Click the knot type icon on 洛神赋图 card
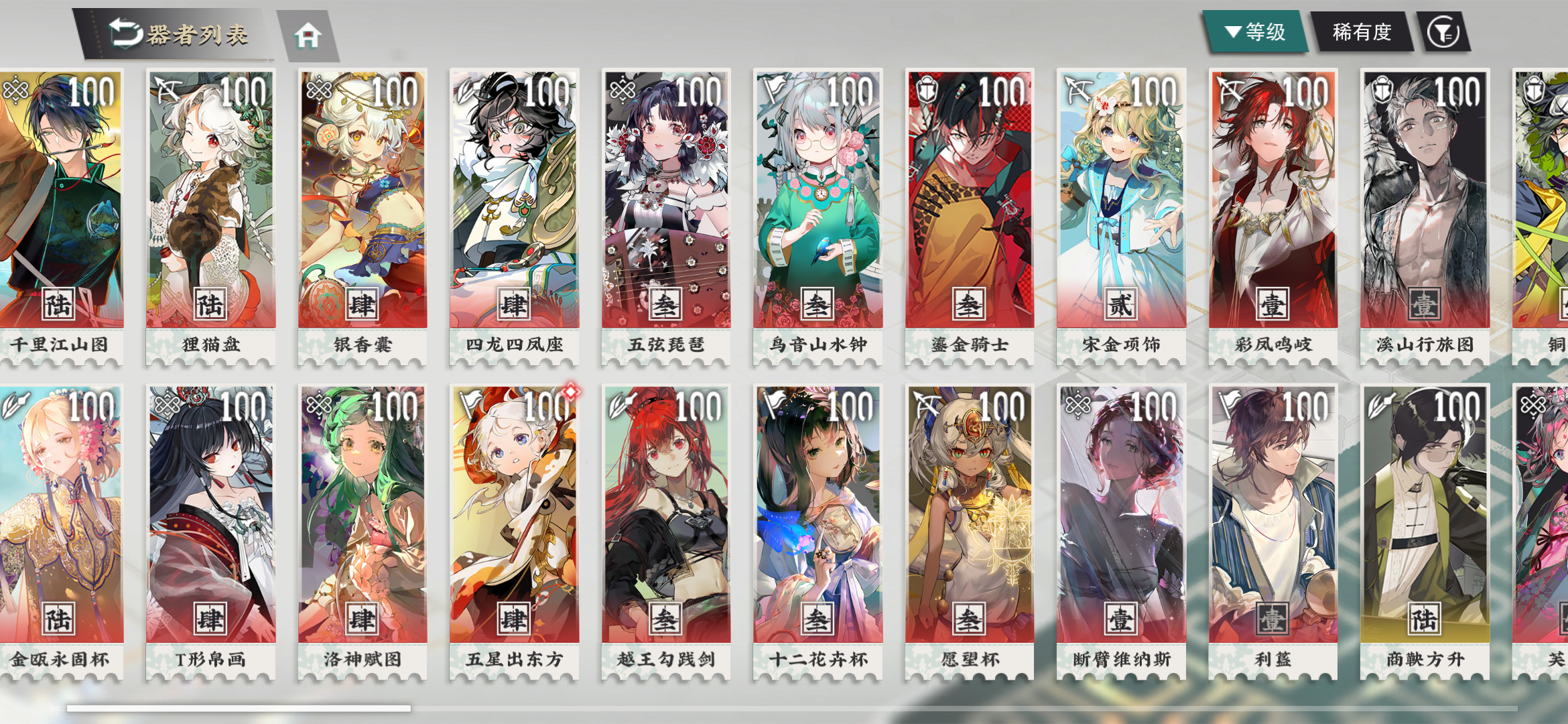Screen dimensions: 1568x724 pyautogui.click(x=320, y=404)
